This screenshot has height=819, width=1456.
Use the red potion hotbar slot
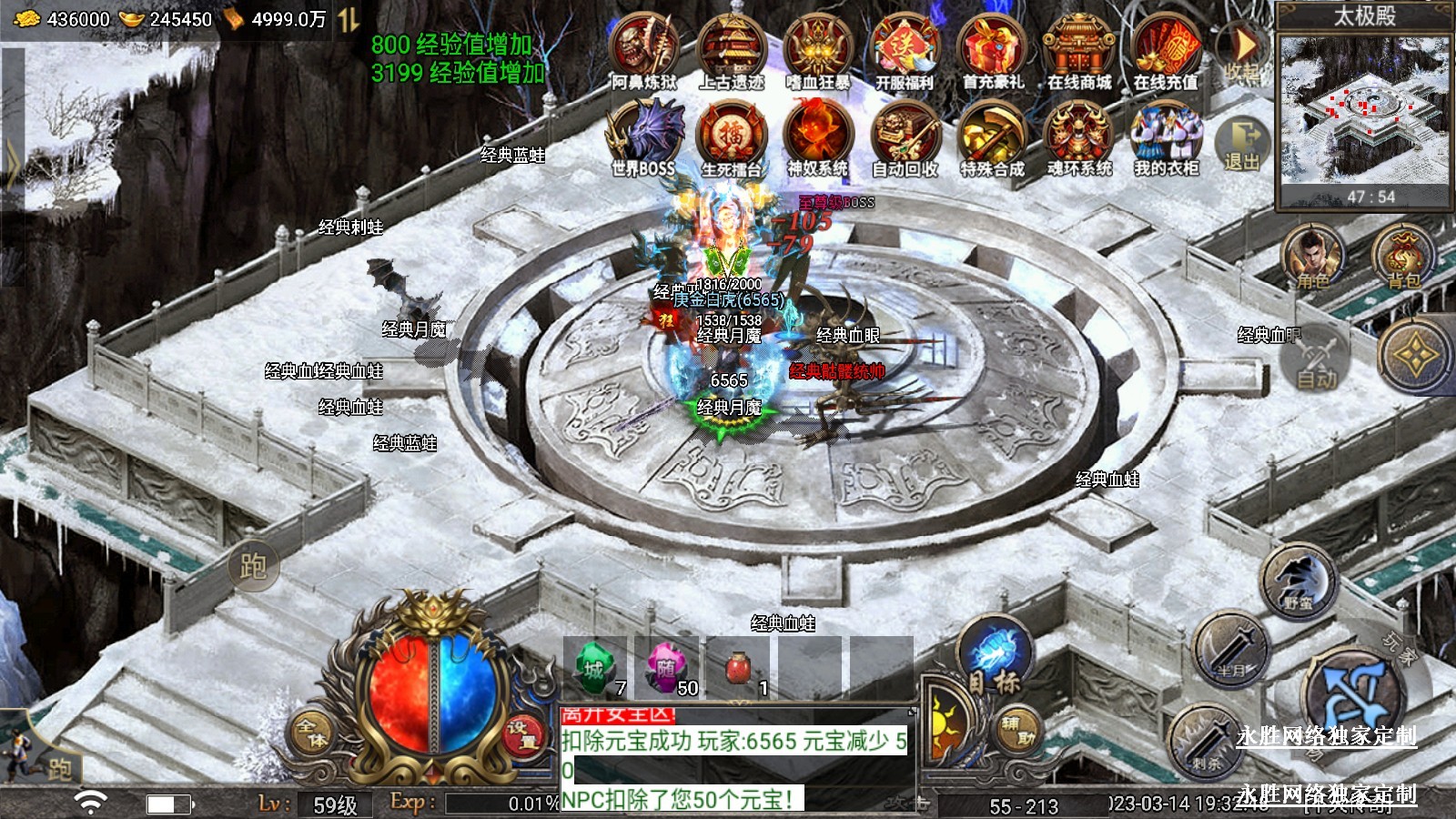click(x=739, y=669)
